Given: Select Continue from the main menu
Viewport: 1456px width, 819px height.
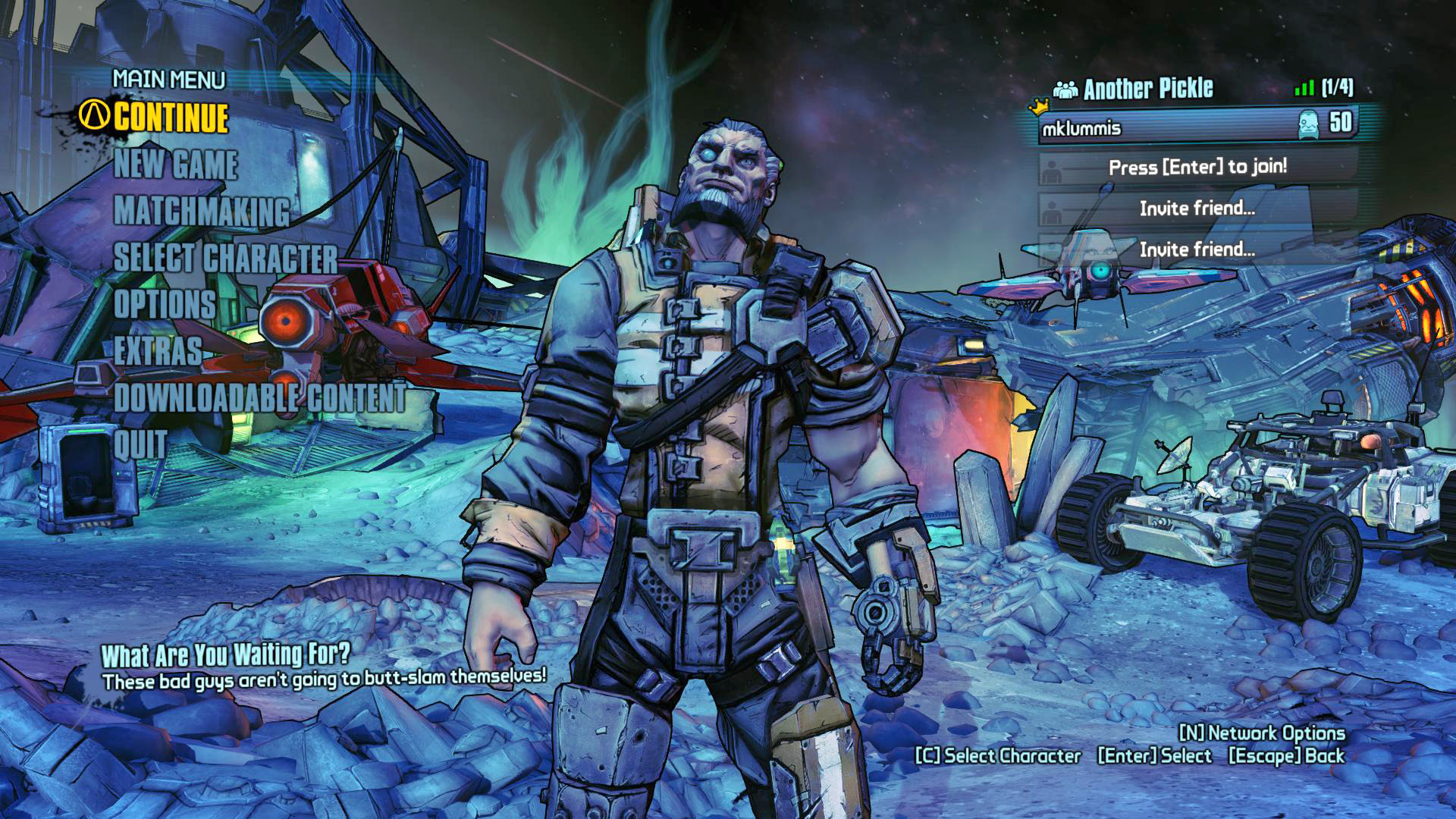Looking at the screenshot, I should click(x=171, y=118).
